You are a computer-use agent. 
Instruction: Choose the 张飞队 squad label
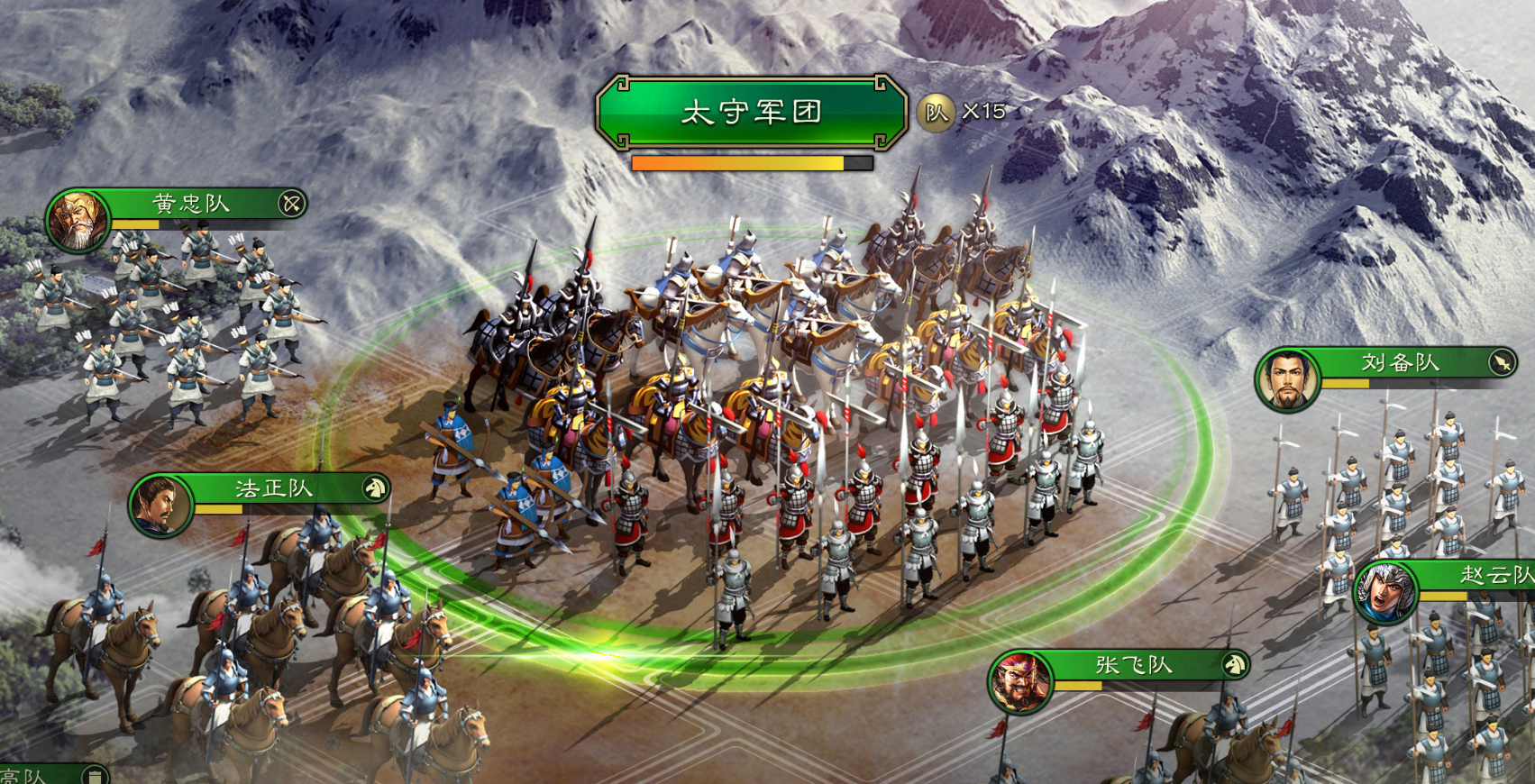click(x=1134, y=665)
